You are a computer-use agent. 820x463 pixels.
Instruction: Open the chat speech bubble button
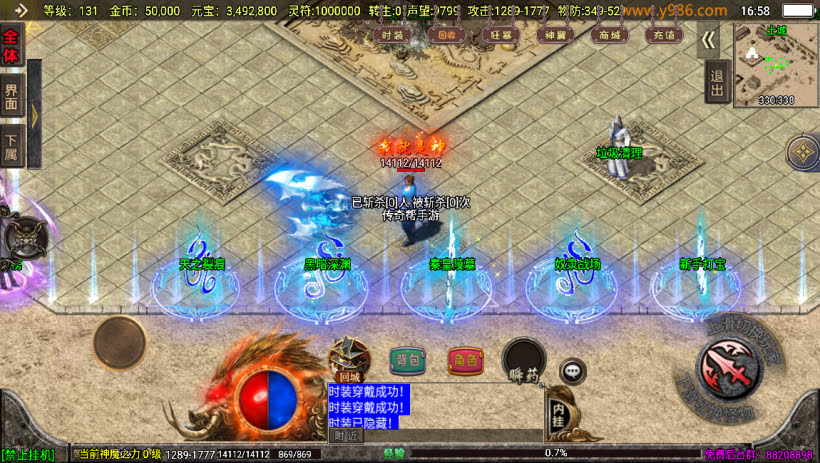tap(572, 371)
